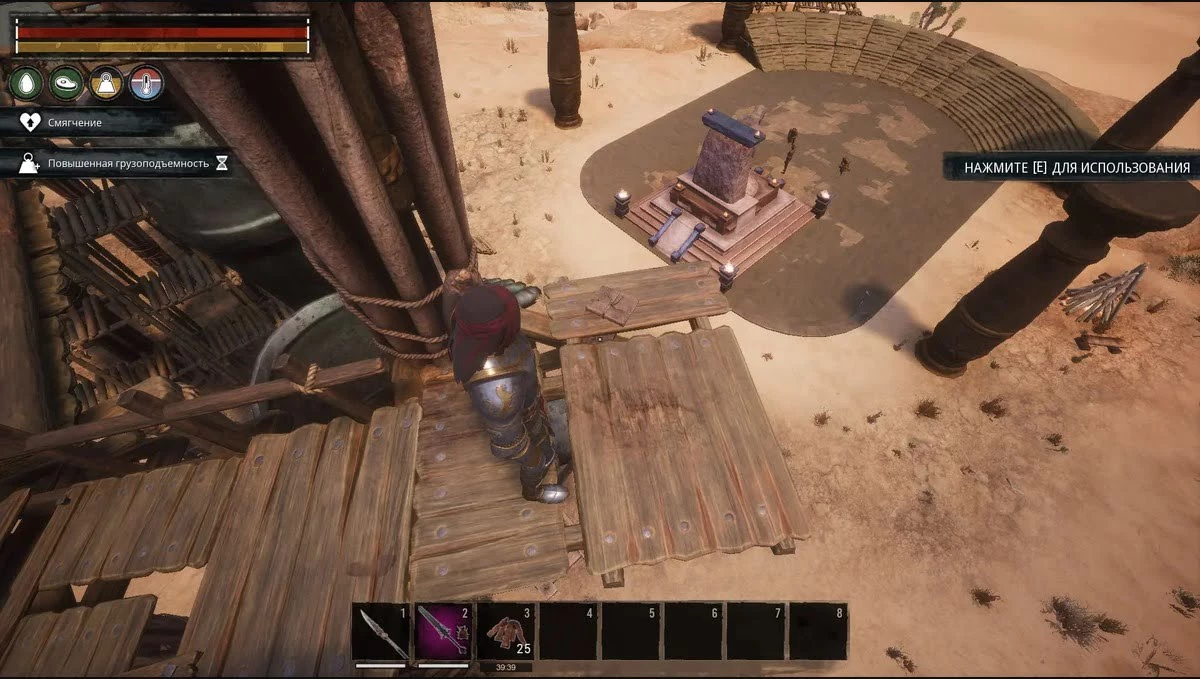
Task: Click the thirst water drop status icon
Action: [27, 83]
